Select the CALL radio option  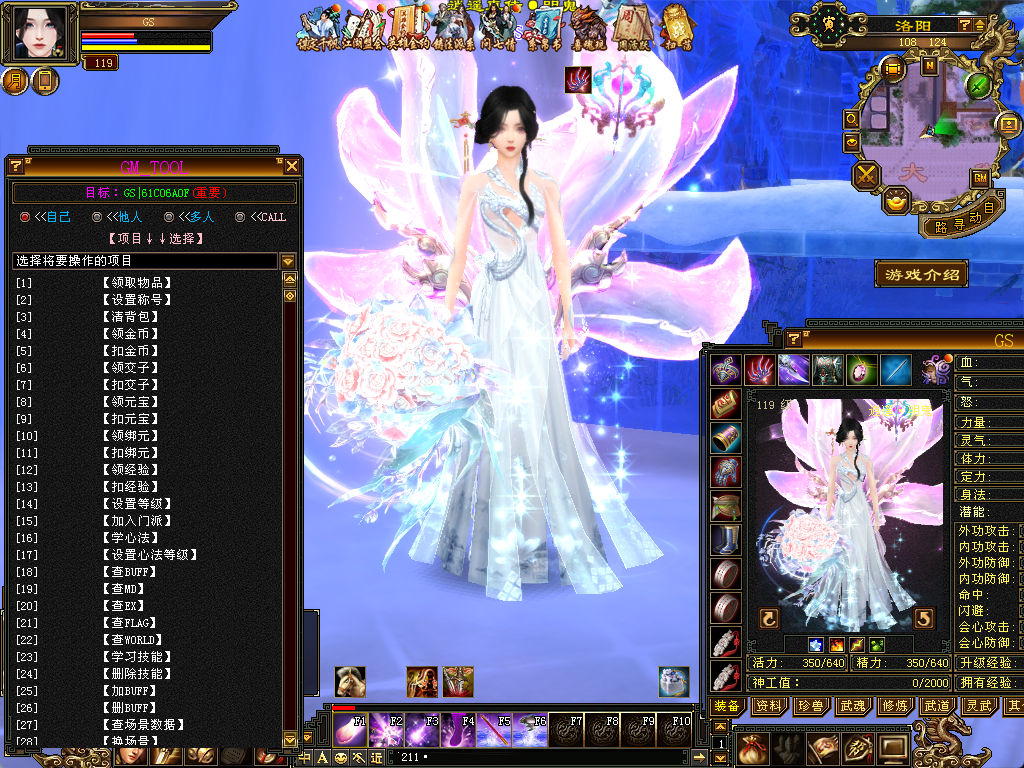coord(240,217)
